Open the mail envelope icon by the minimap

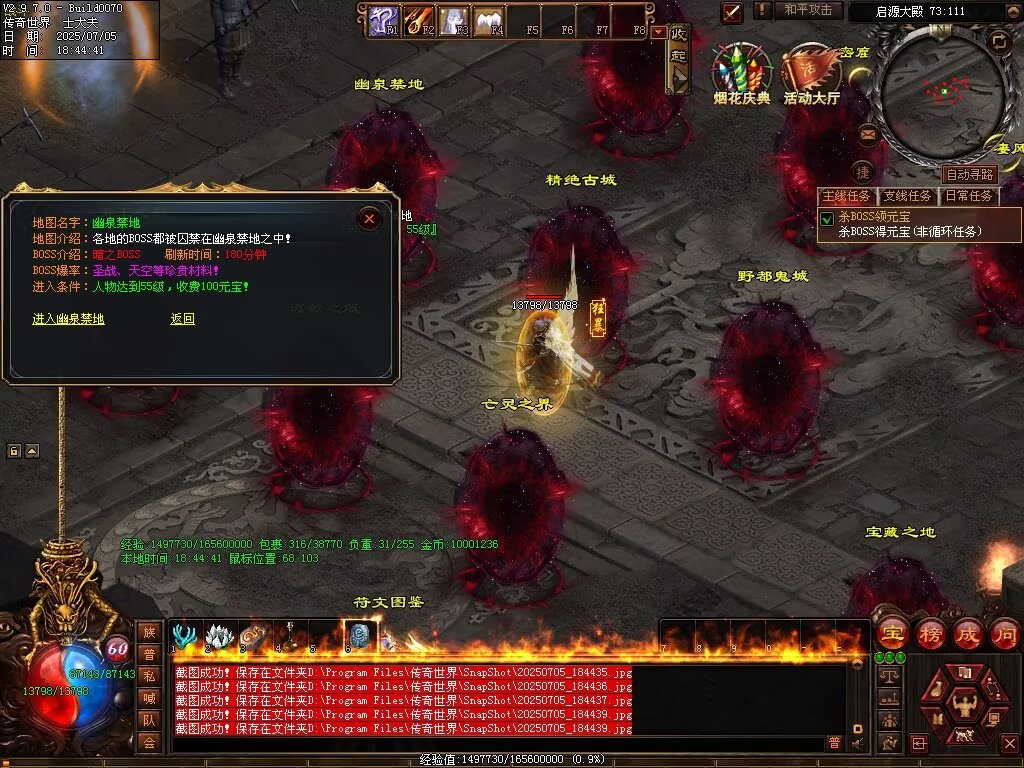pyautogui.click(x=867, y=133)
